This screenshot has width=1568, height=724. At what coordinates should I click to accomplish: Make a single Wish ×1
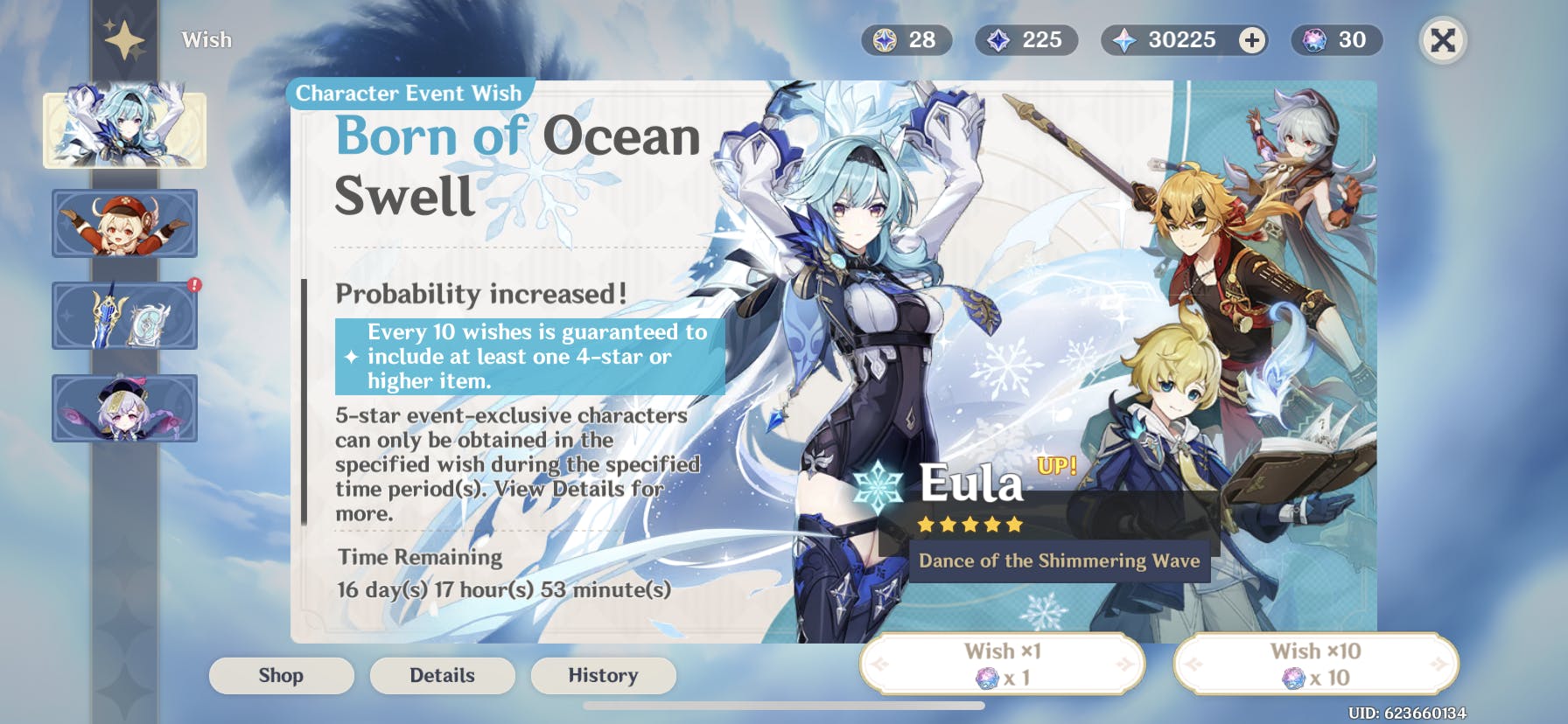(1002, 665)
